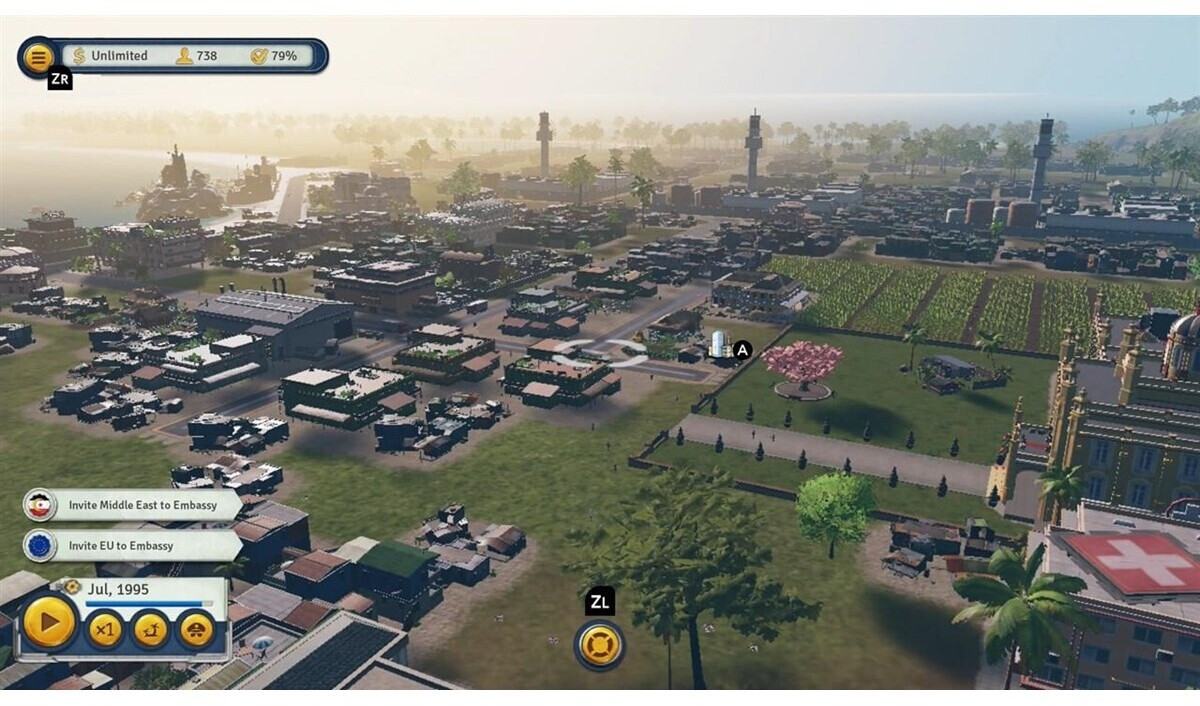1200x706 pixels.
Task: Open the palm tree island button
Action: [150, 630]
